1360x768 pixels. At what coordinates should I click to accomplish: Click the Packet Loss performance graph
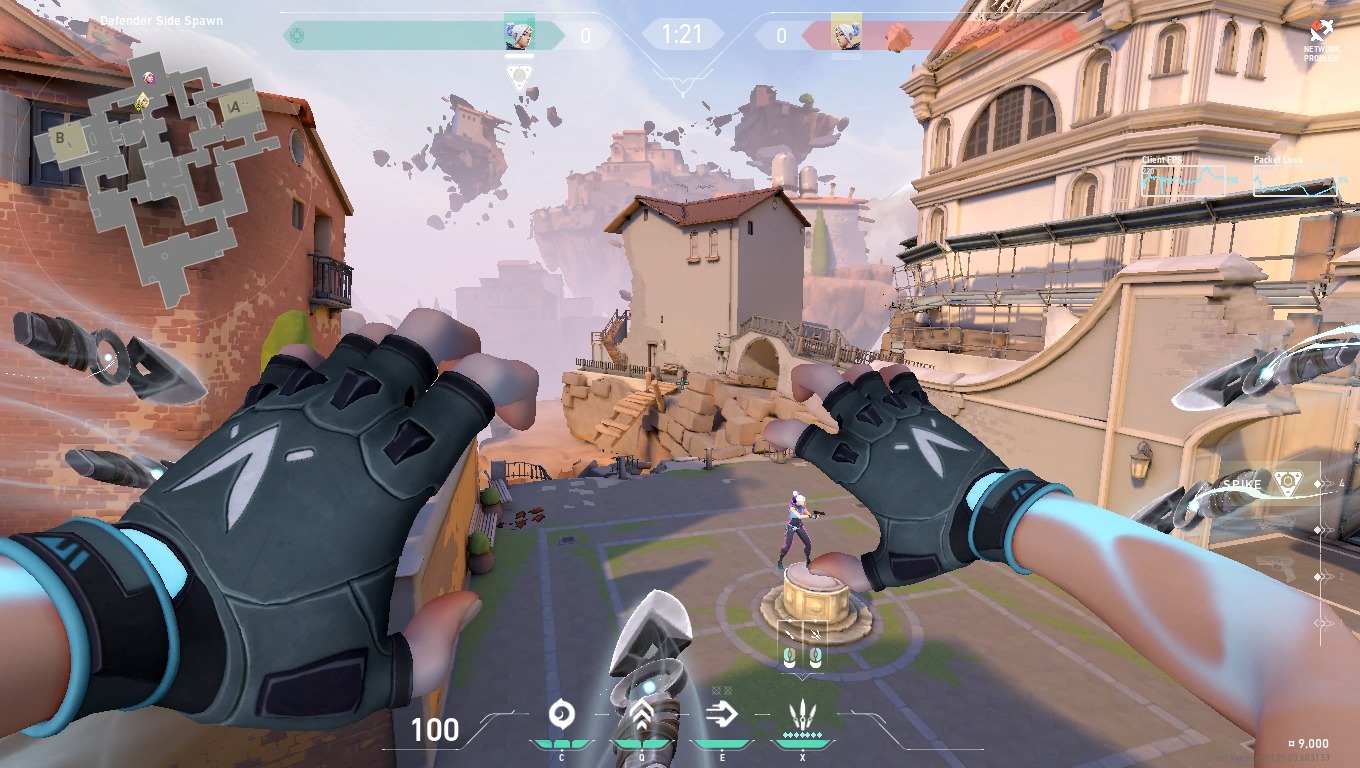[x=1294, y=182]
